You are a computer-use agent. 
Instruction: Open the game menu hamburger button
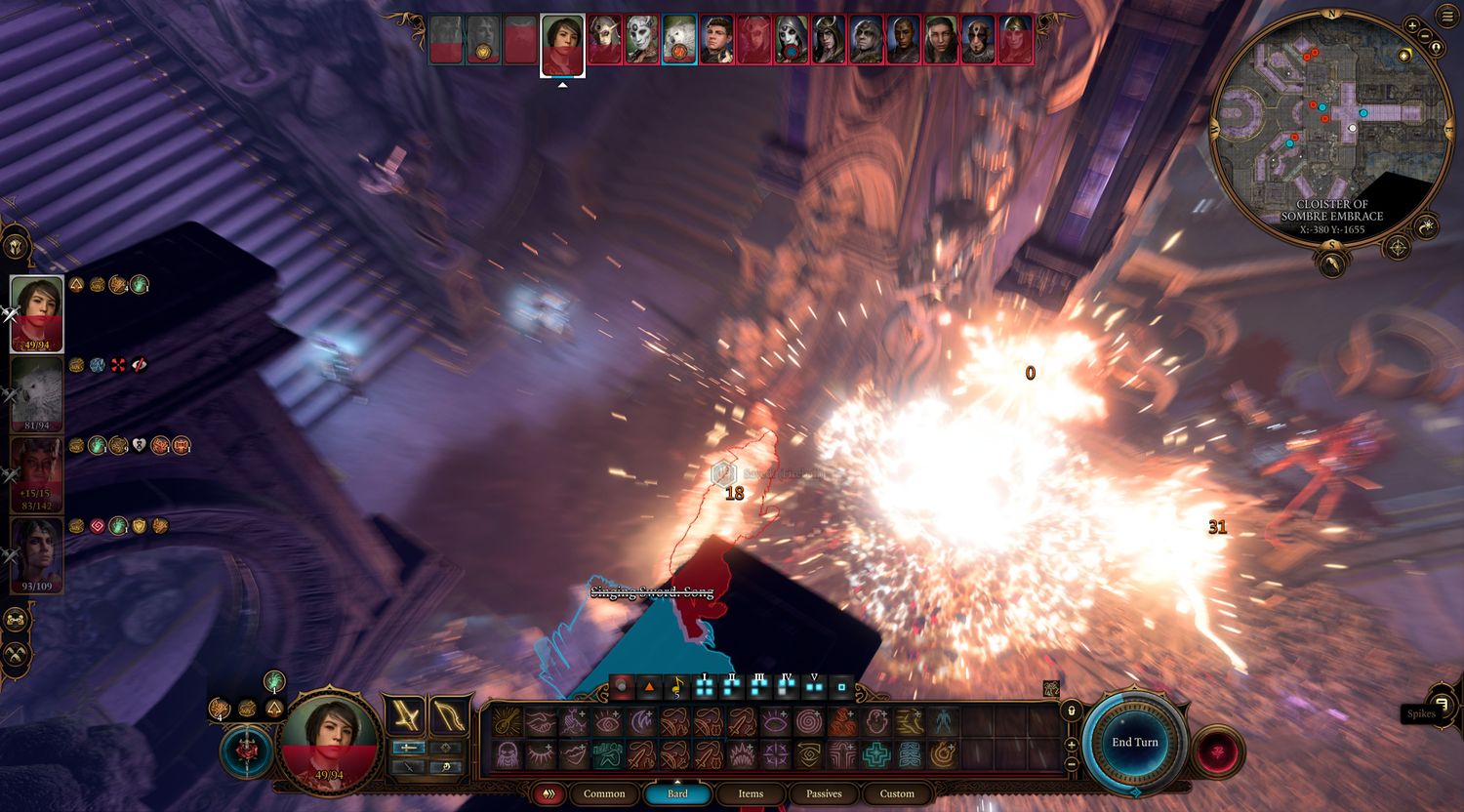pyautogui.click(x=1445, y=19)
